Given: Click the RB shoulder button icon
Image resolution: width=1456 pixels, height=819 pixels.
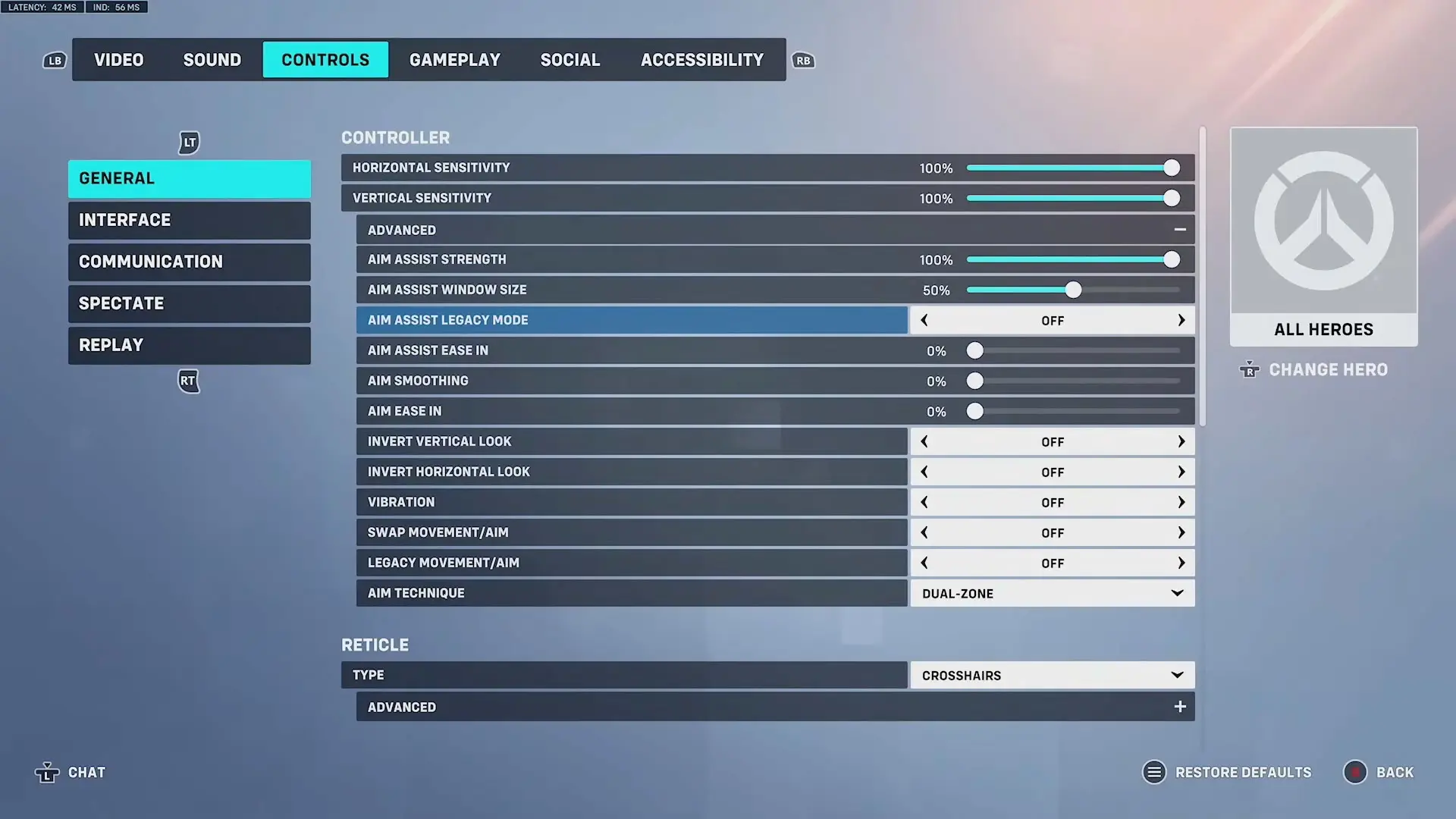Looking at the screenshot, I should click(803, 60).
